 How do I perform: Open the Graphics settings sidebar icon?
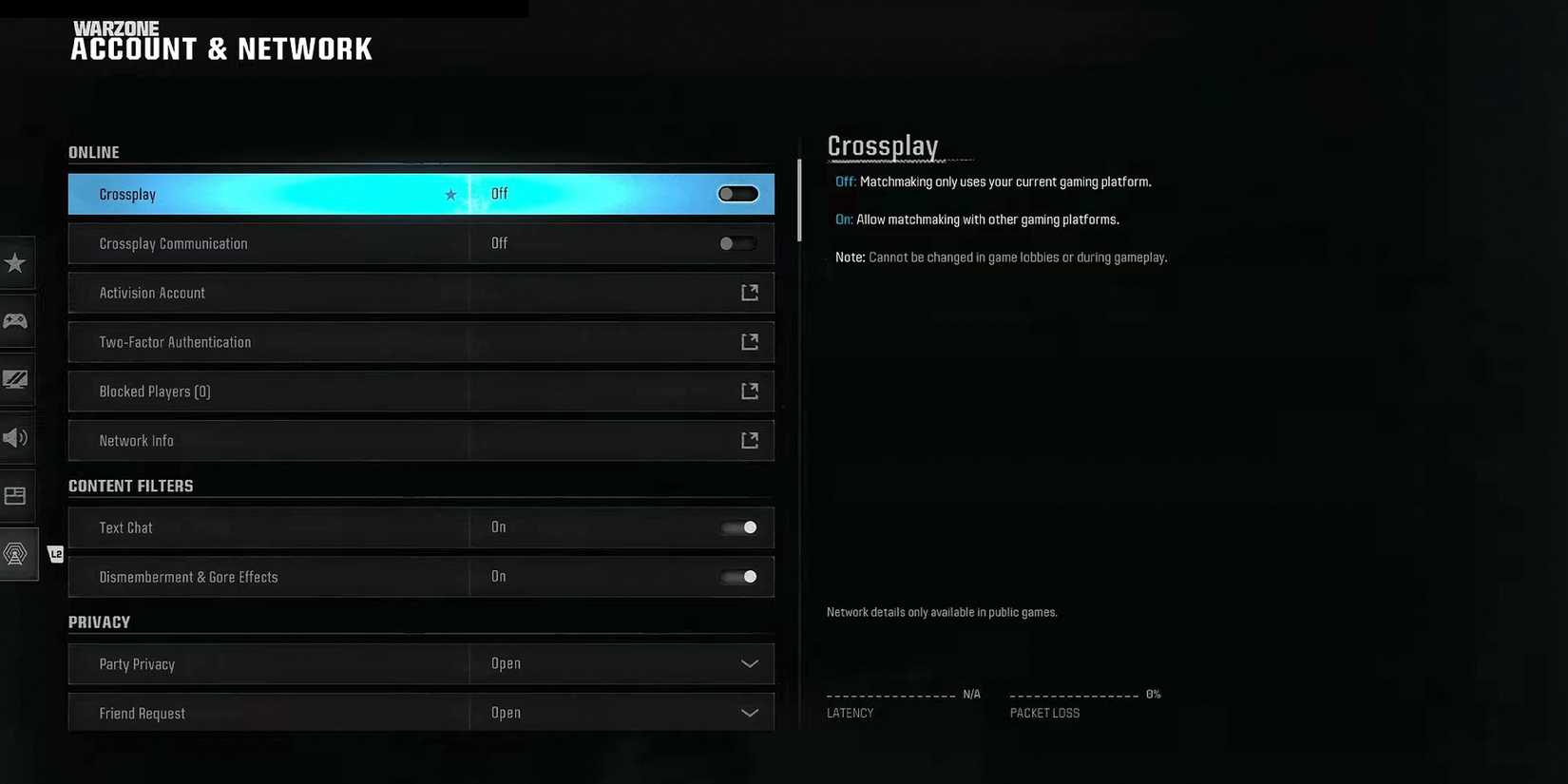pos(16,379)
